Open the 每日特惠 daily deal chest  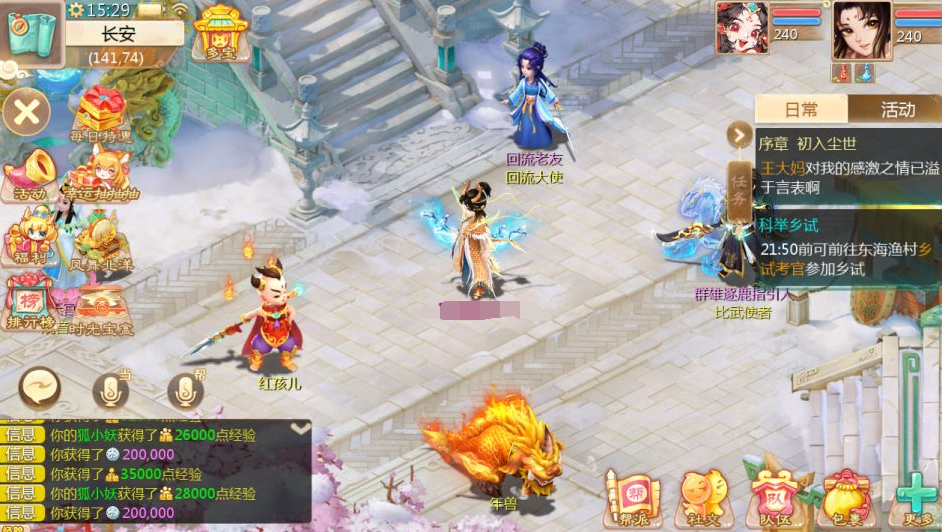point(100,113)
